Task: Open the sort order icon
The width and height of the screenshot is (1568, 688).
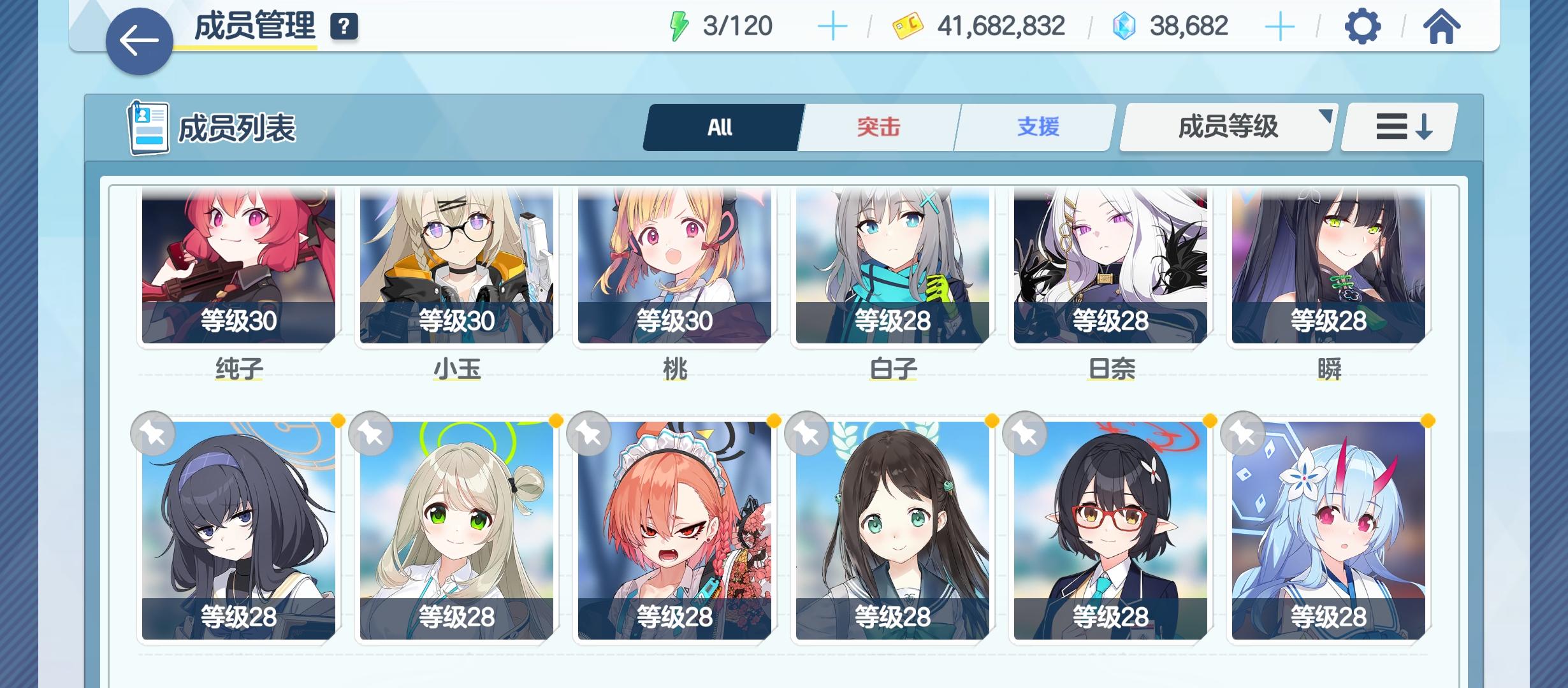Action: coord(1397,127)
